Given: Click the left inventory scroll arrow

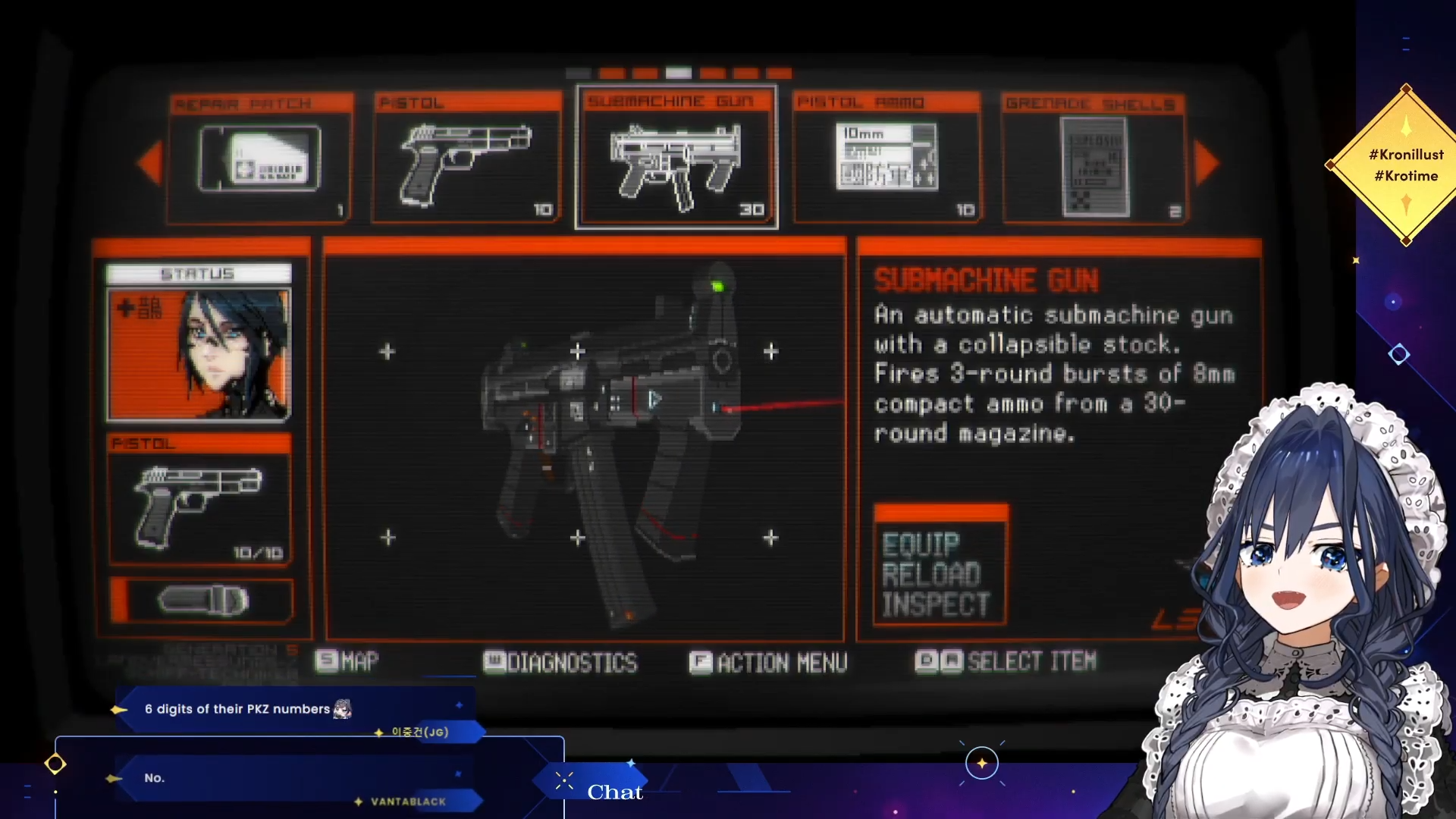Looking at the screenshot, I should (x=149, y=162).
